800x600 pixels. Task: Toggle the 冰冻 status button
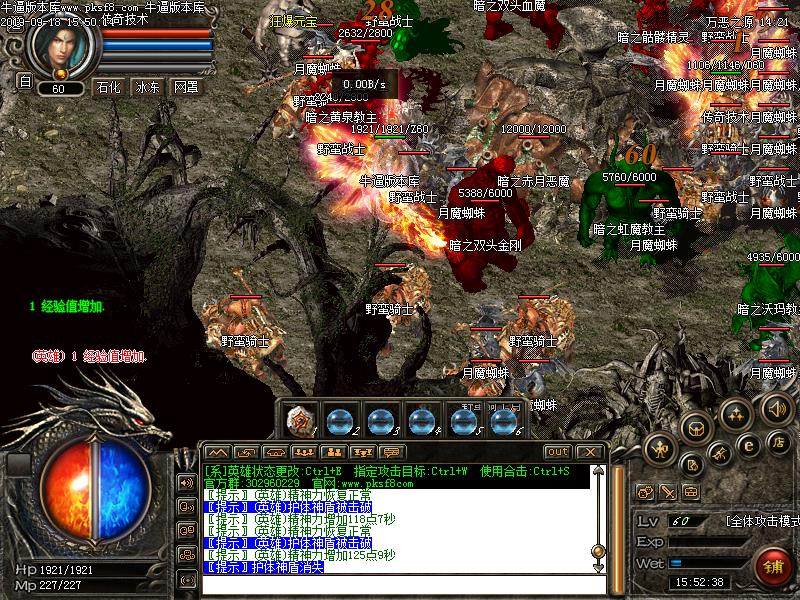147,87
